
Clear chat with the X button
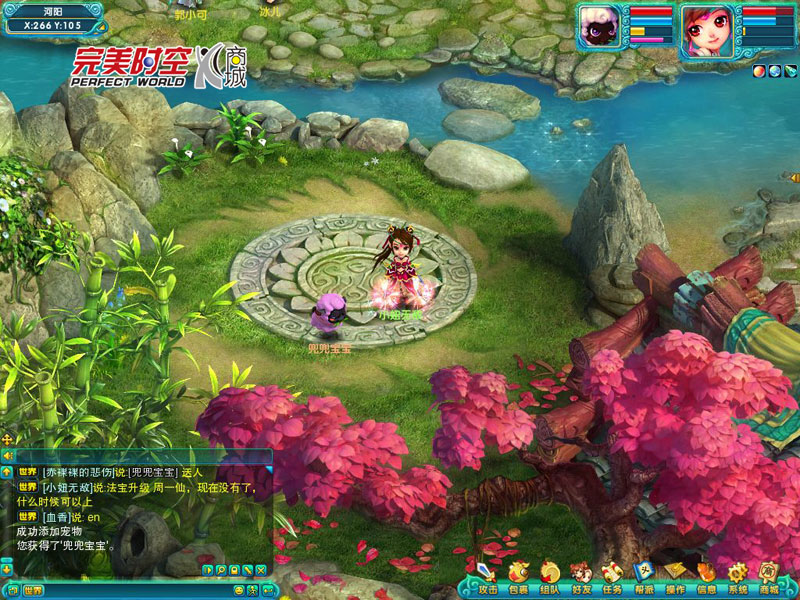tap(261, 570)
